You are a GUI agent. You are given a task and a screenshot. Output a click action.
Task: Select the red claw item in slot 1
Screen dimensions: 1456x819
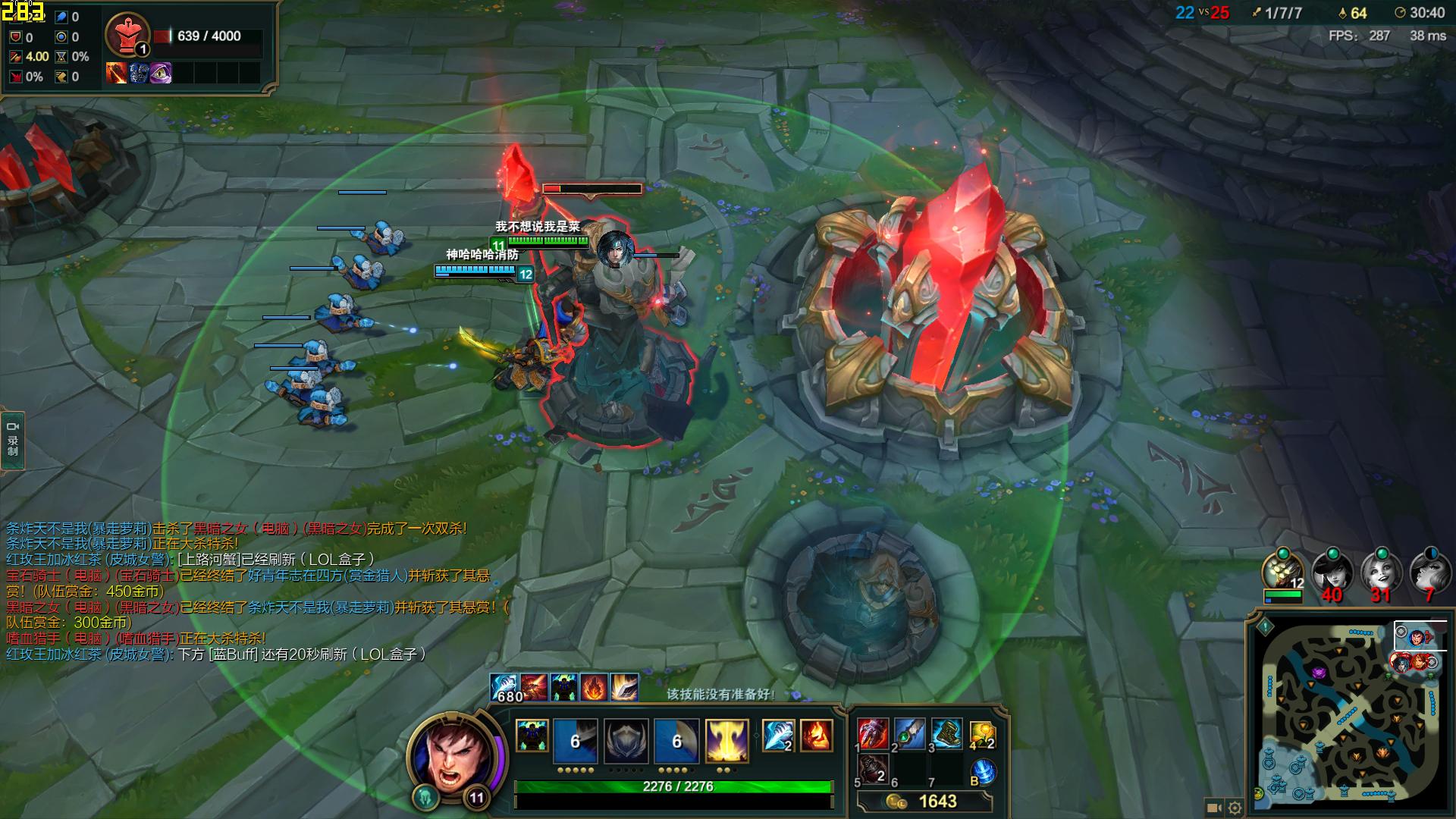[x=873, y=735]
